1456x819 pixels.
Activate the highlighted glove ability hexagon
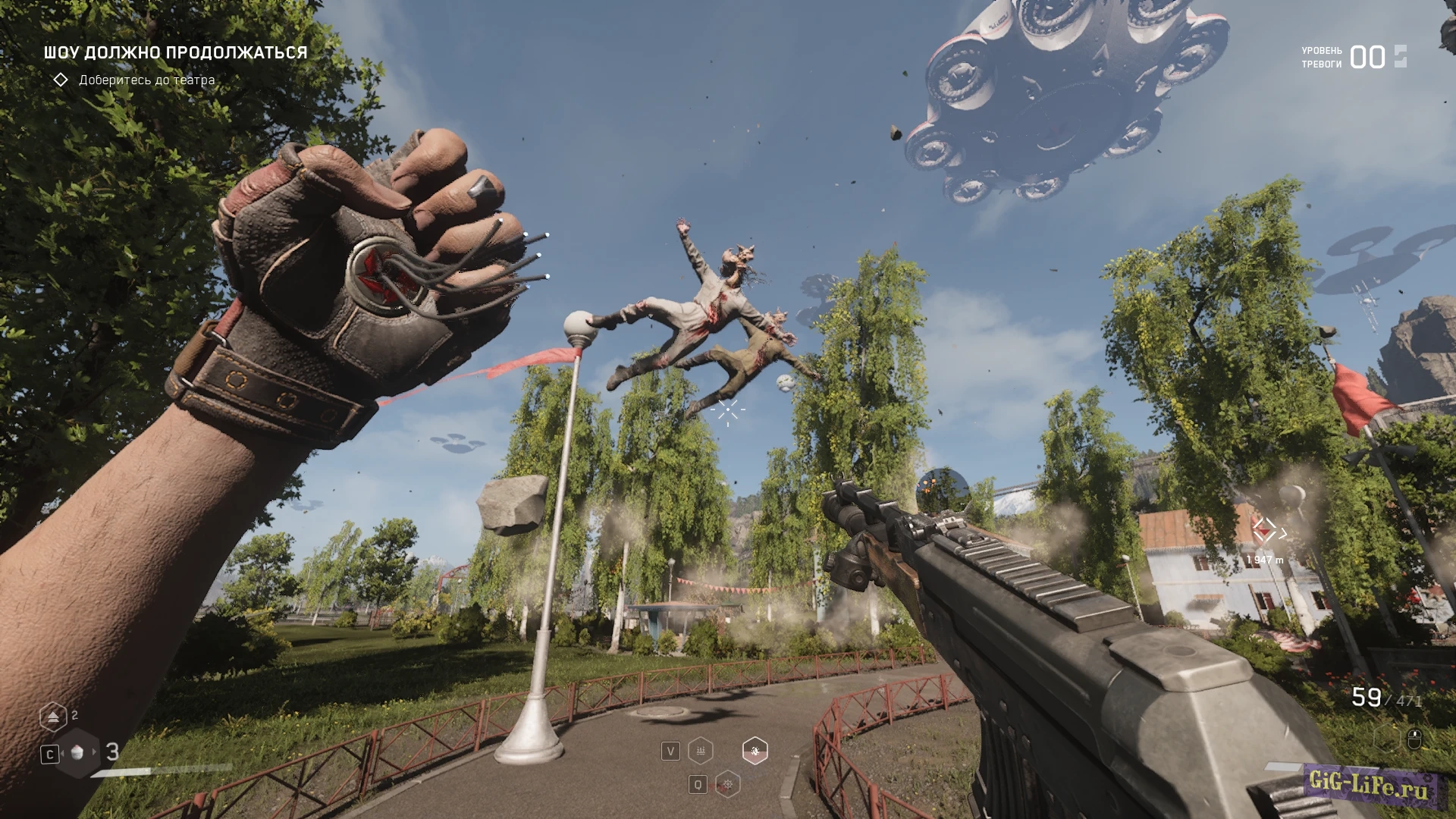point(755,751)
